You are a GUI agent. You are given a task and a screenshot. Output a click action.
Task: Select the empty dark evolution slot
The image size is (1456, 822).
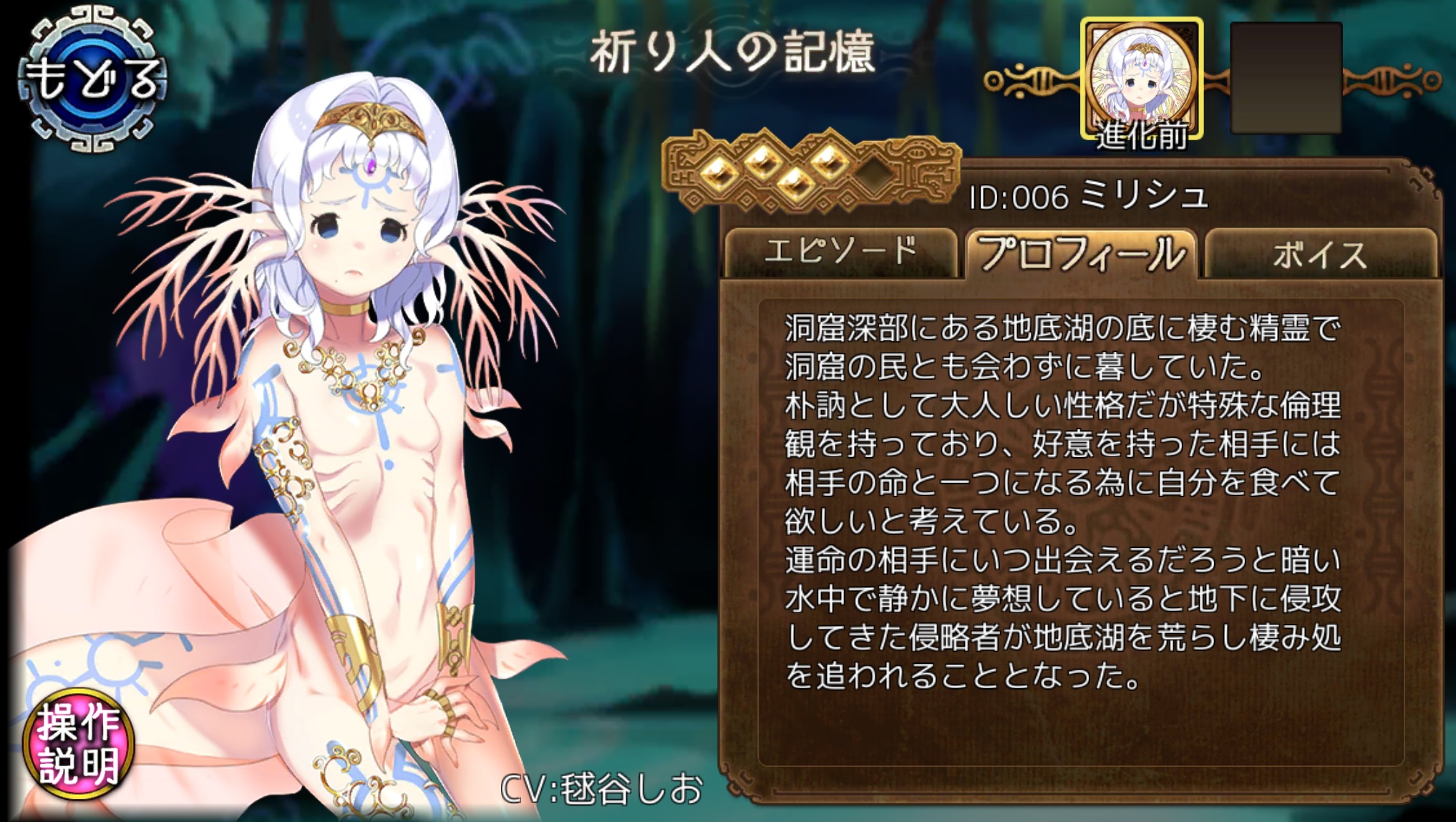[x=1286, y=77]
